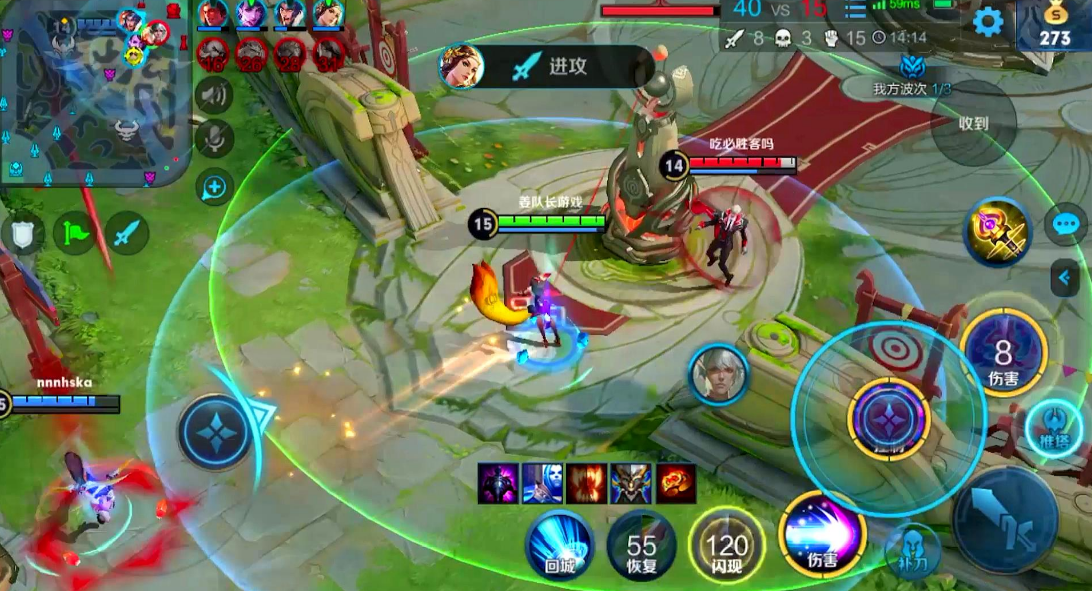Target the white-haired enemy hero portrait
This screenshot has width=1092, height=591.
pyautogui.click(x=718, y=374)
